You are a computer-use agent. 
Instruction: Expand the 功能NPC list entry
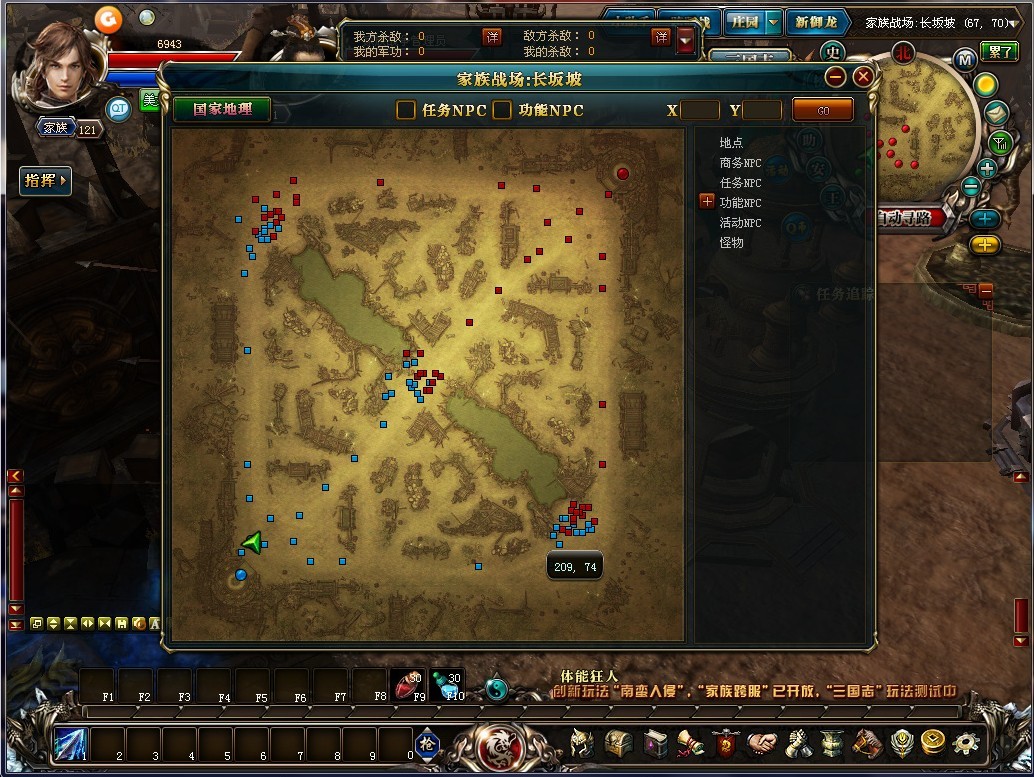click(x=707, y=202)
